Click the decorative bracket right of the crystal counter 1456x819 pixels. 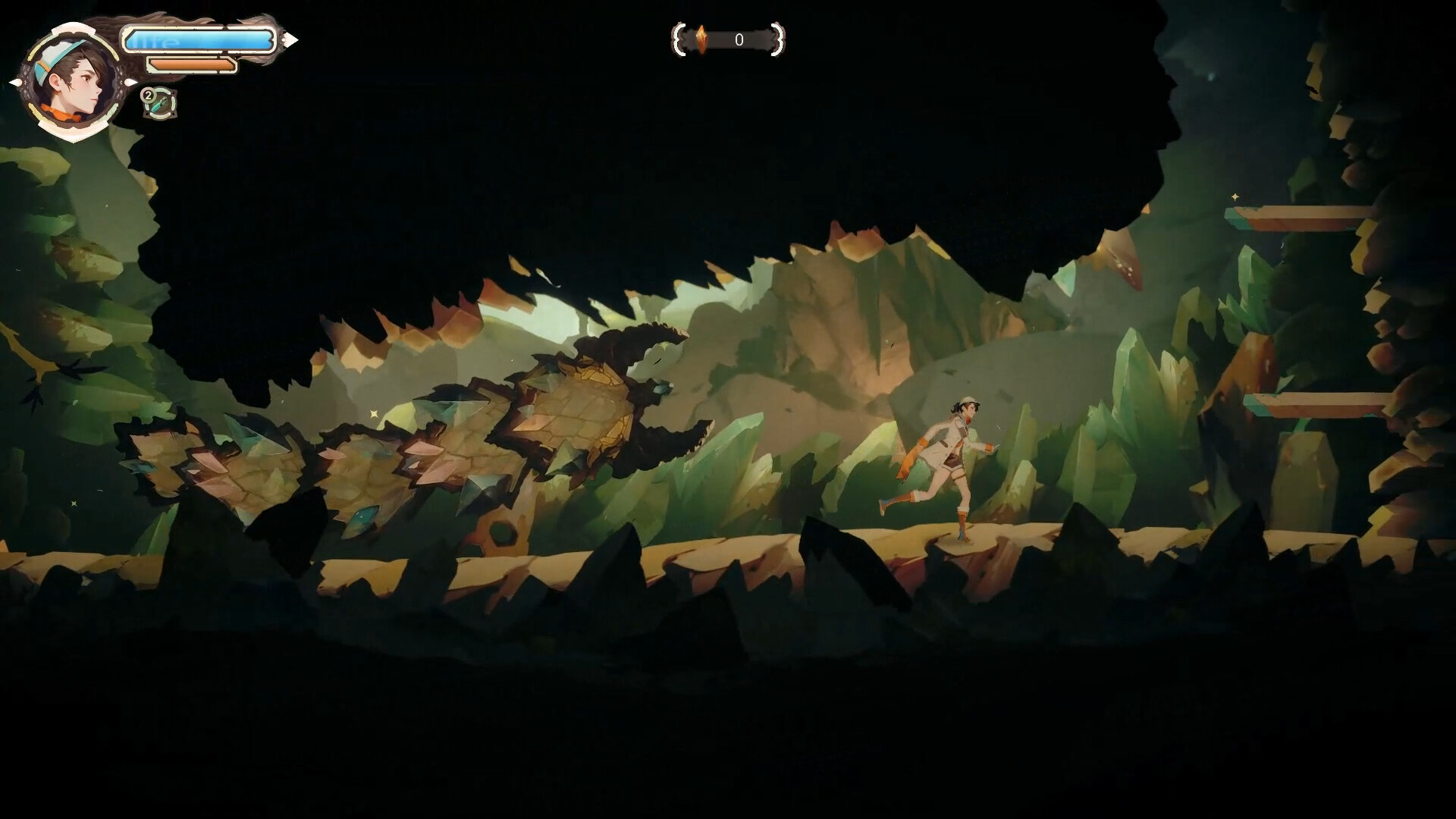click(x=778, y=40)
